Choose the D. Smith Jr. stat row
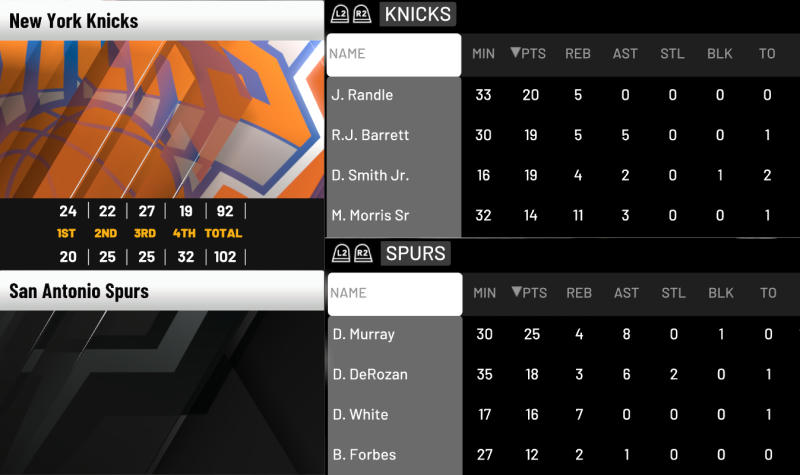 pos(394,175)
